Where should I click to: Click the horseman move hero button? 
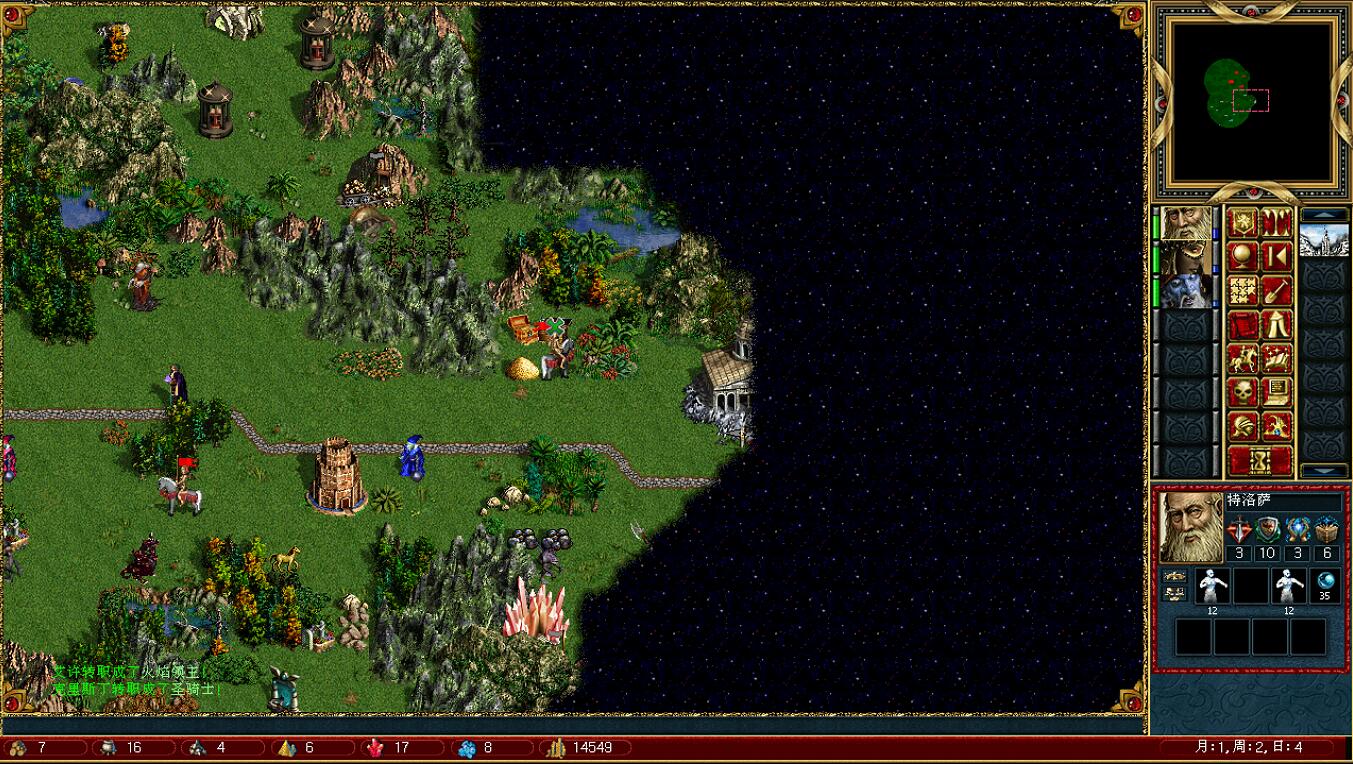pos(1242,359)
